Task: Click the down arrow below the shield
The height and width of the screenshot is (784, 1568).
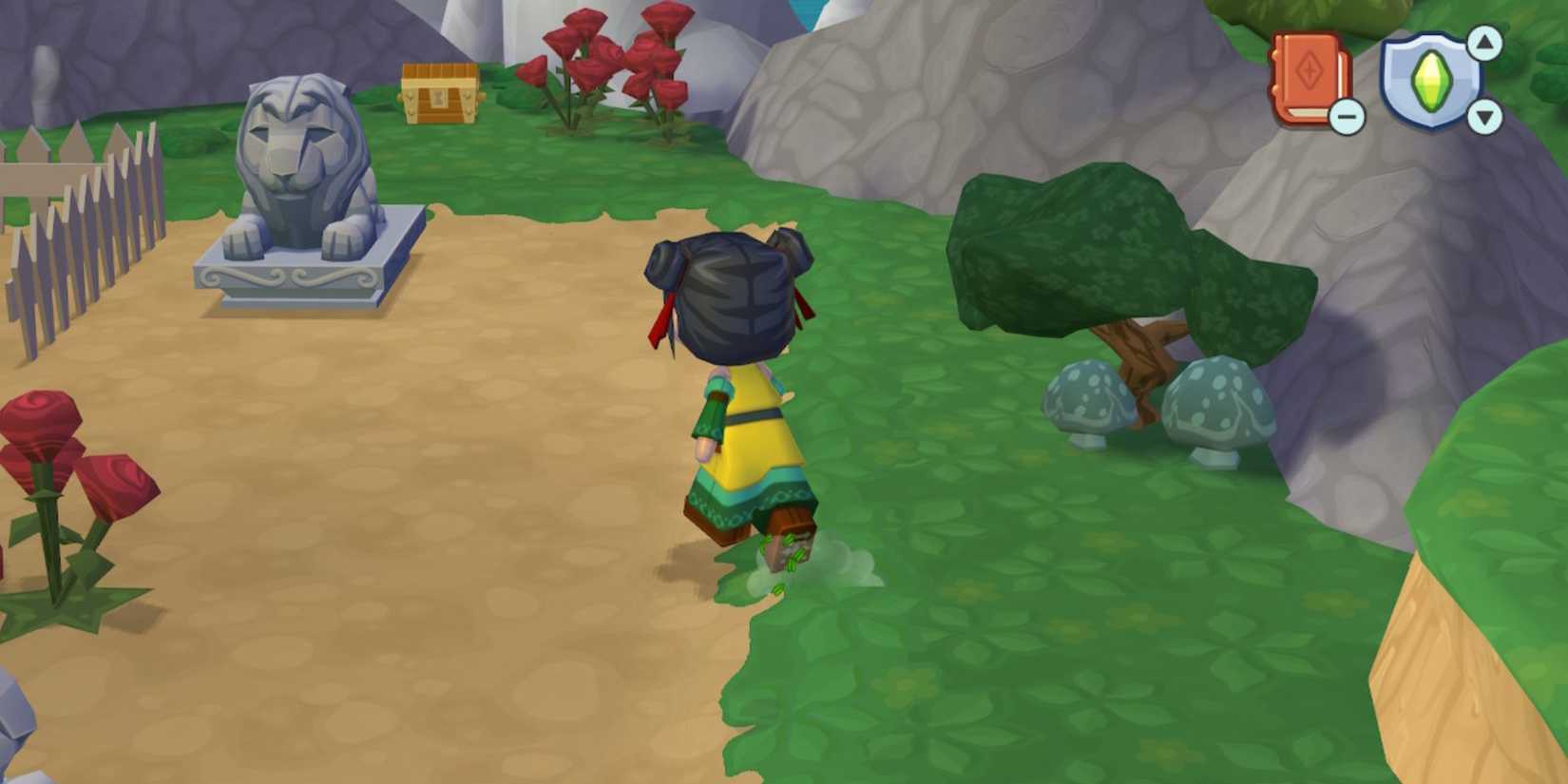Action: [x=1484, y=116]
